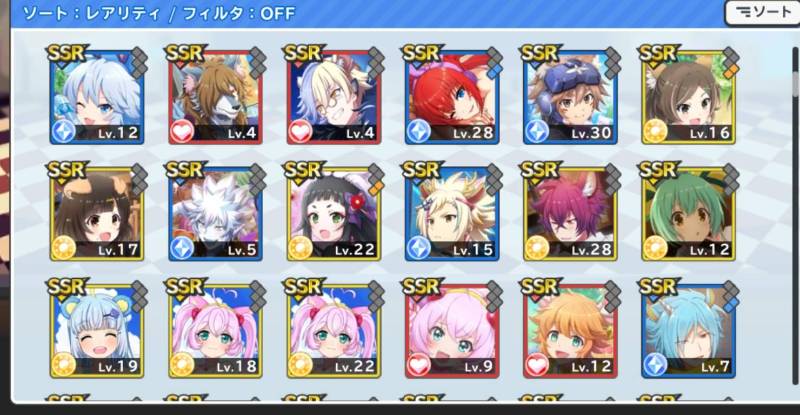Choose the Lv.16 brown-haired girl card
The image size is (800, 415).
click(686, 97)
